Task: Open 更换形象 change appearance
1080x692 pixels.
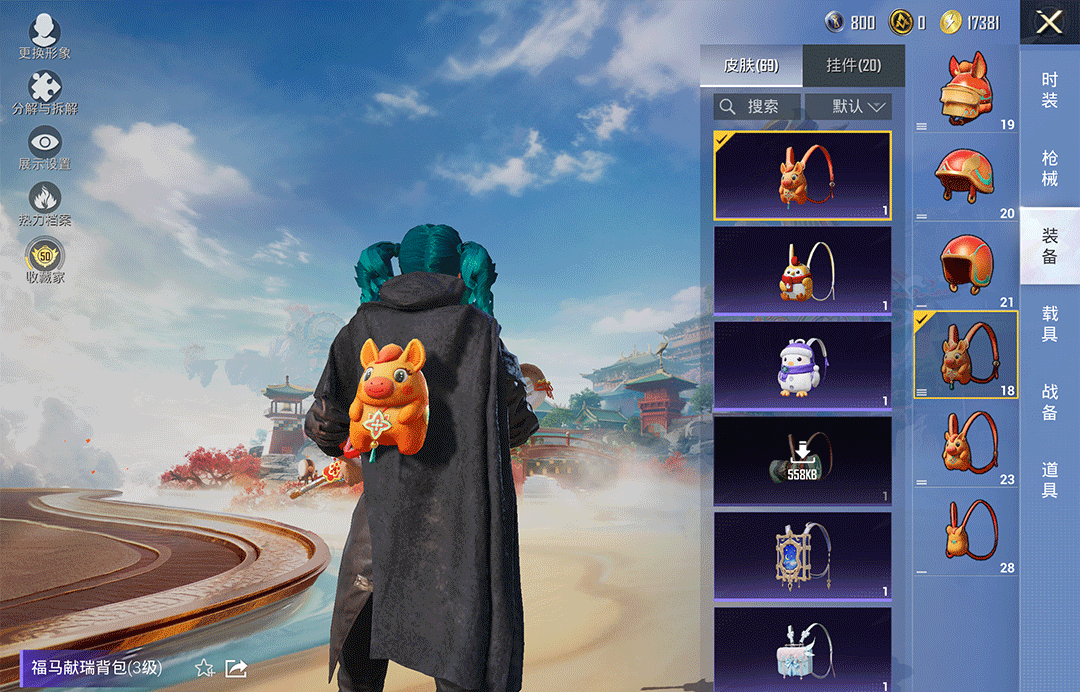Action: [x=45, y=37]
